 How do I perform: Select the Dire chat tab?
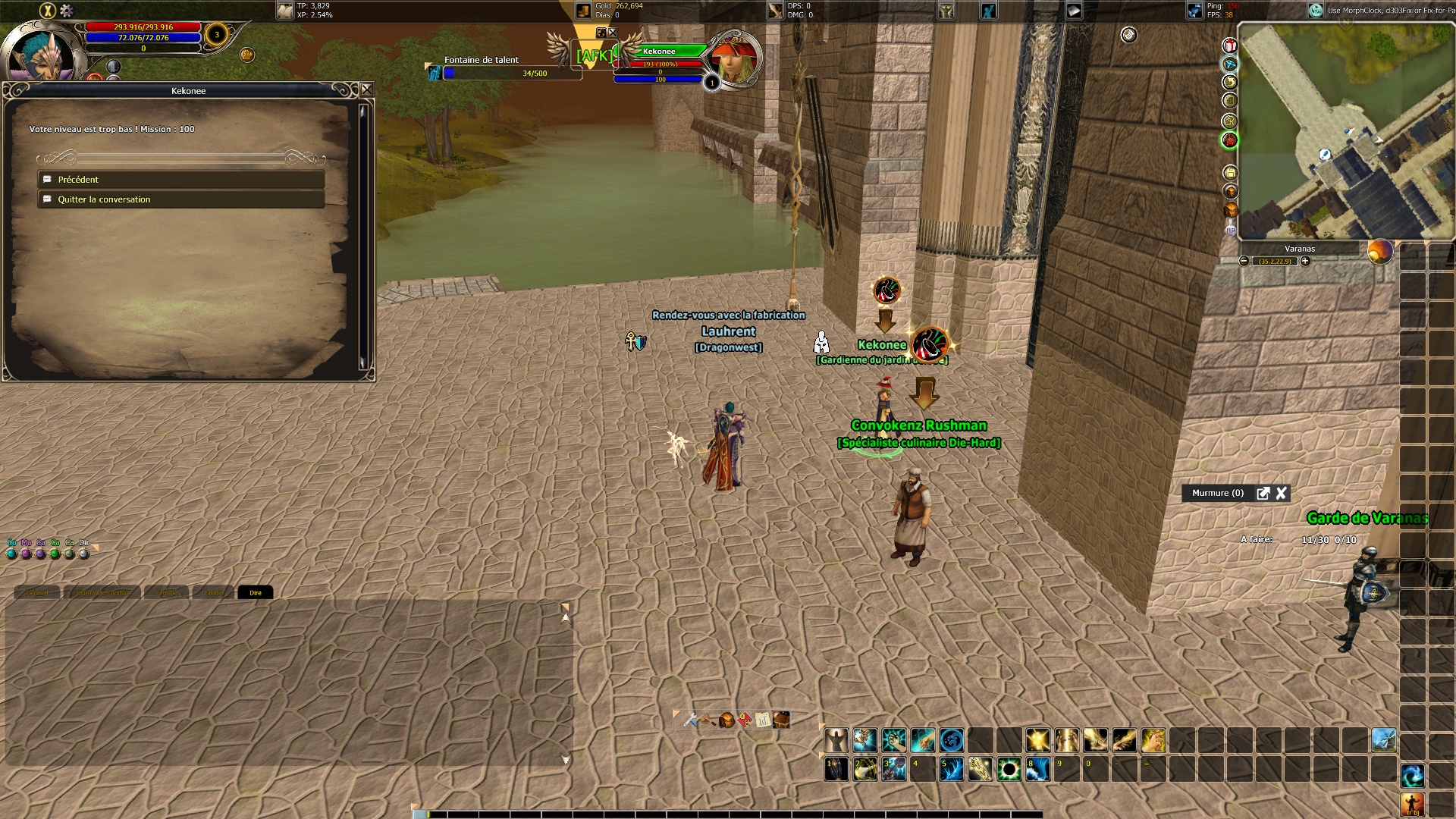point(256,593)
